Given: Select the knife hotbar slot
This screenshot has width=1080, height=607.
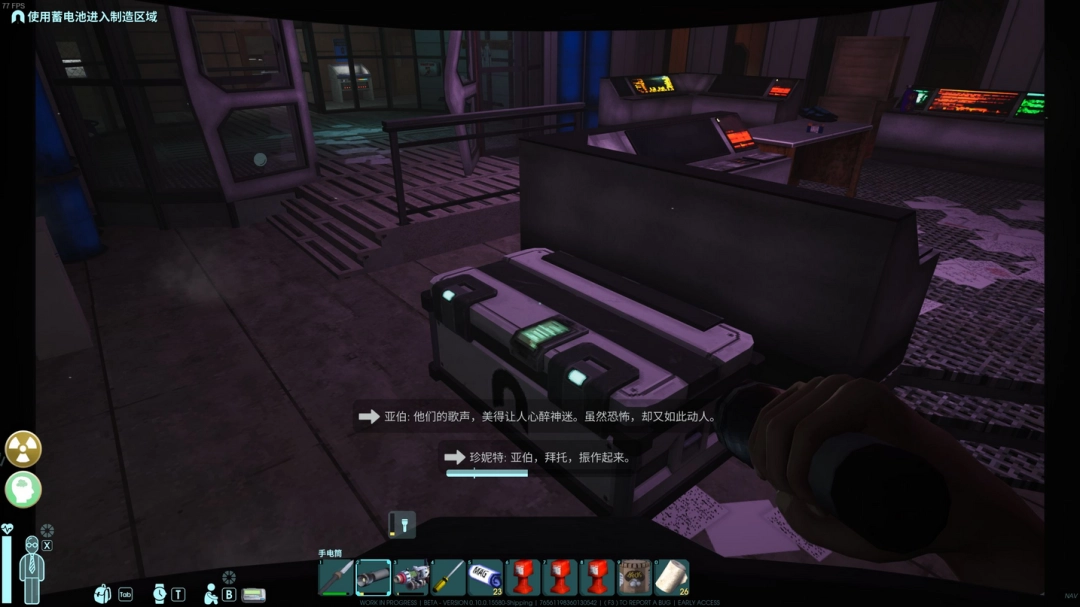Looking at the screenshot, I should [336, 577].
